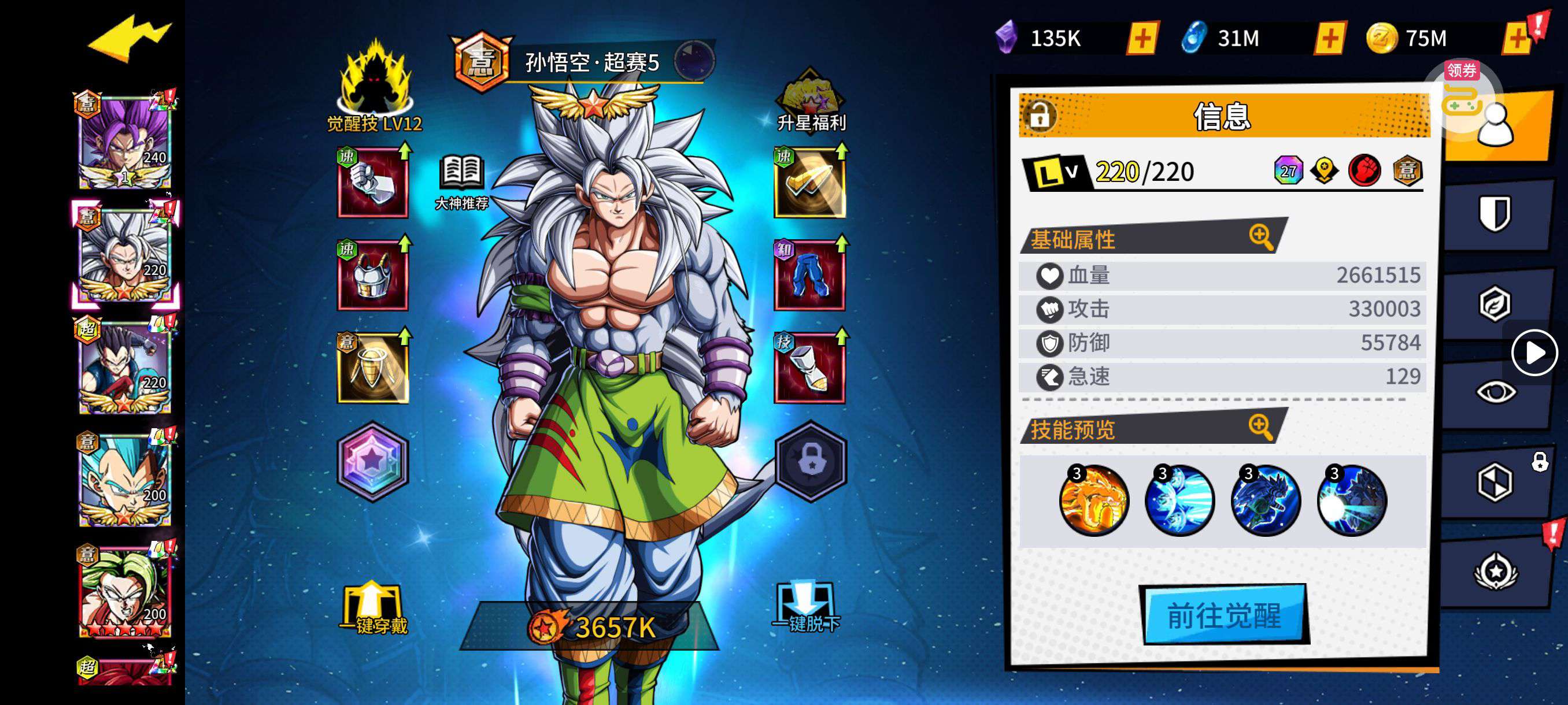Switch to the shield side tab
This screenshot has height=705, width=1568.
1495,213
